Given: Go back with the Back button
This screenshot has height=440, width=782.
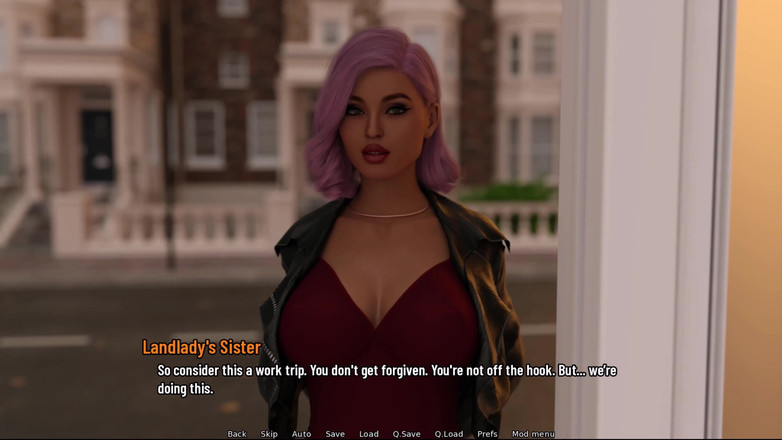Looking at the screenshot, I should click(237, 434).
